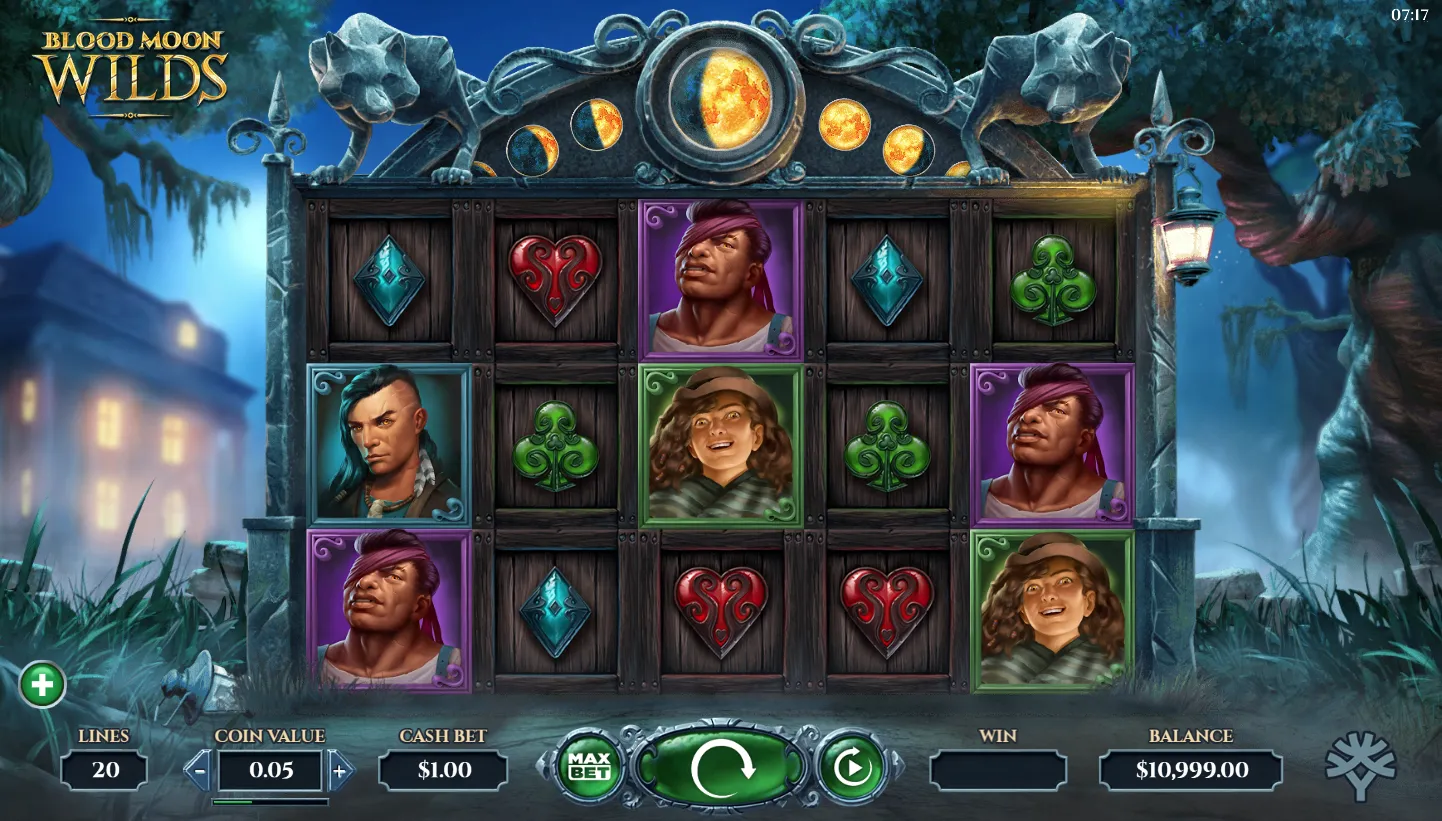Screen dimensions: 1442x821
Task: Increase coin value with the plus arrow
Action: coord(340,771)
